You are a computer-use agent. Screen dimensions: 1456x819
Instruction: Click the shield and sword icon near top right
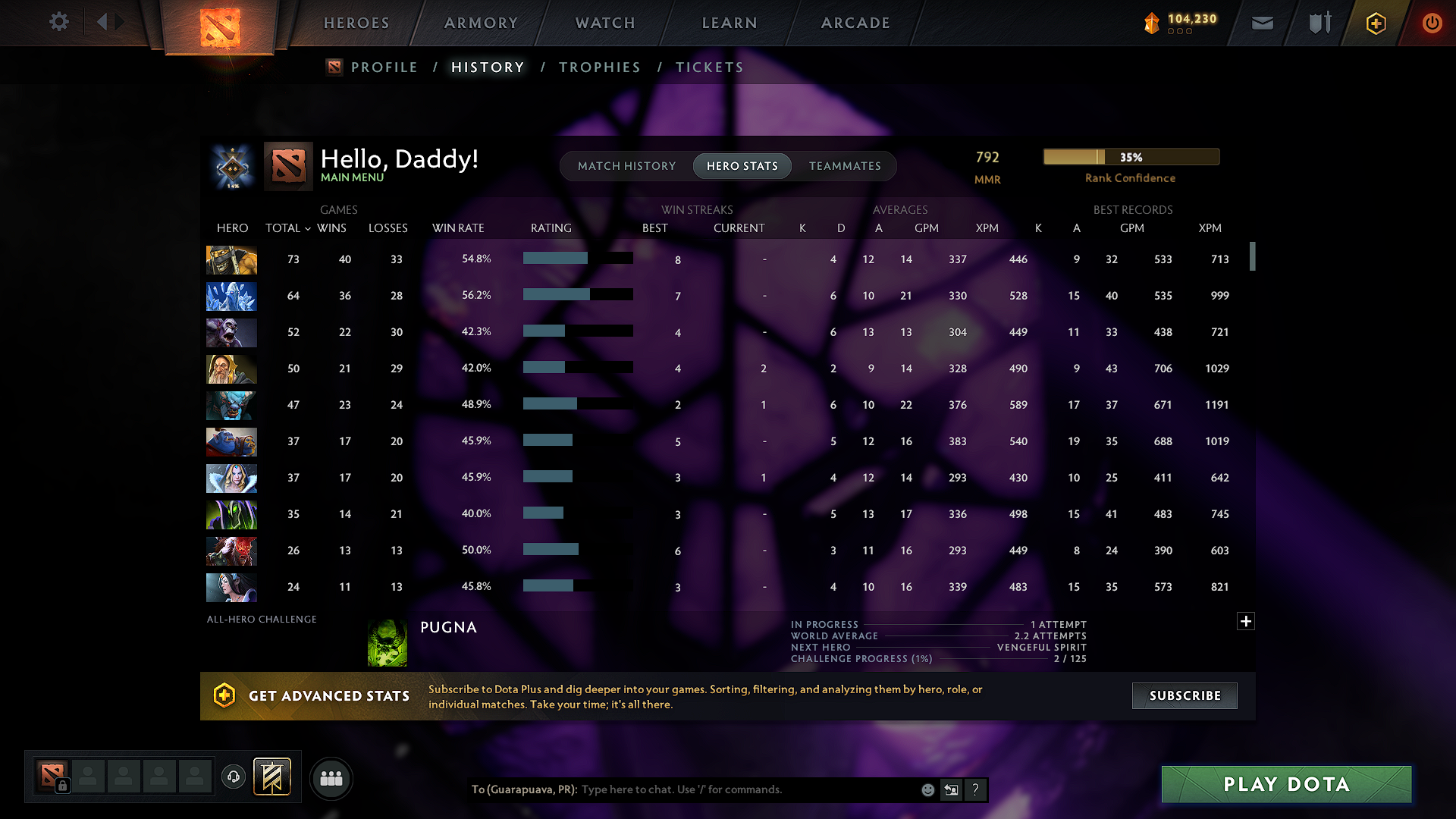1318,23
